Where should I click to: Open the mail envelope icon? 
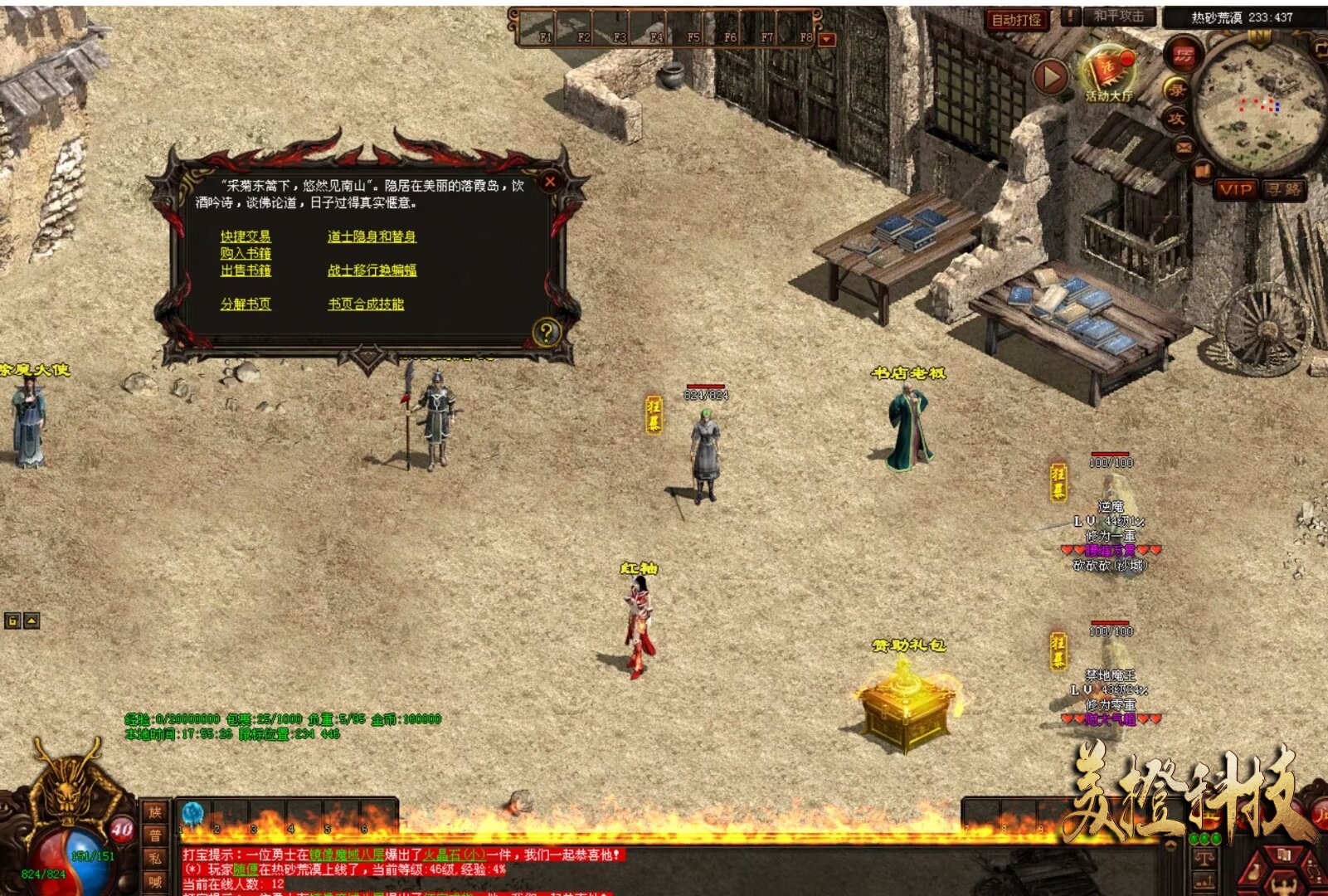[1183, 148]
